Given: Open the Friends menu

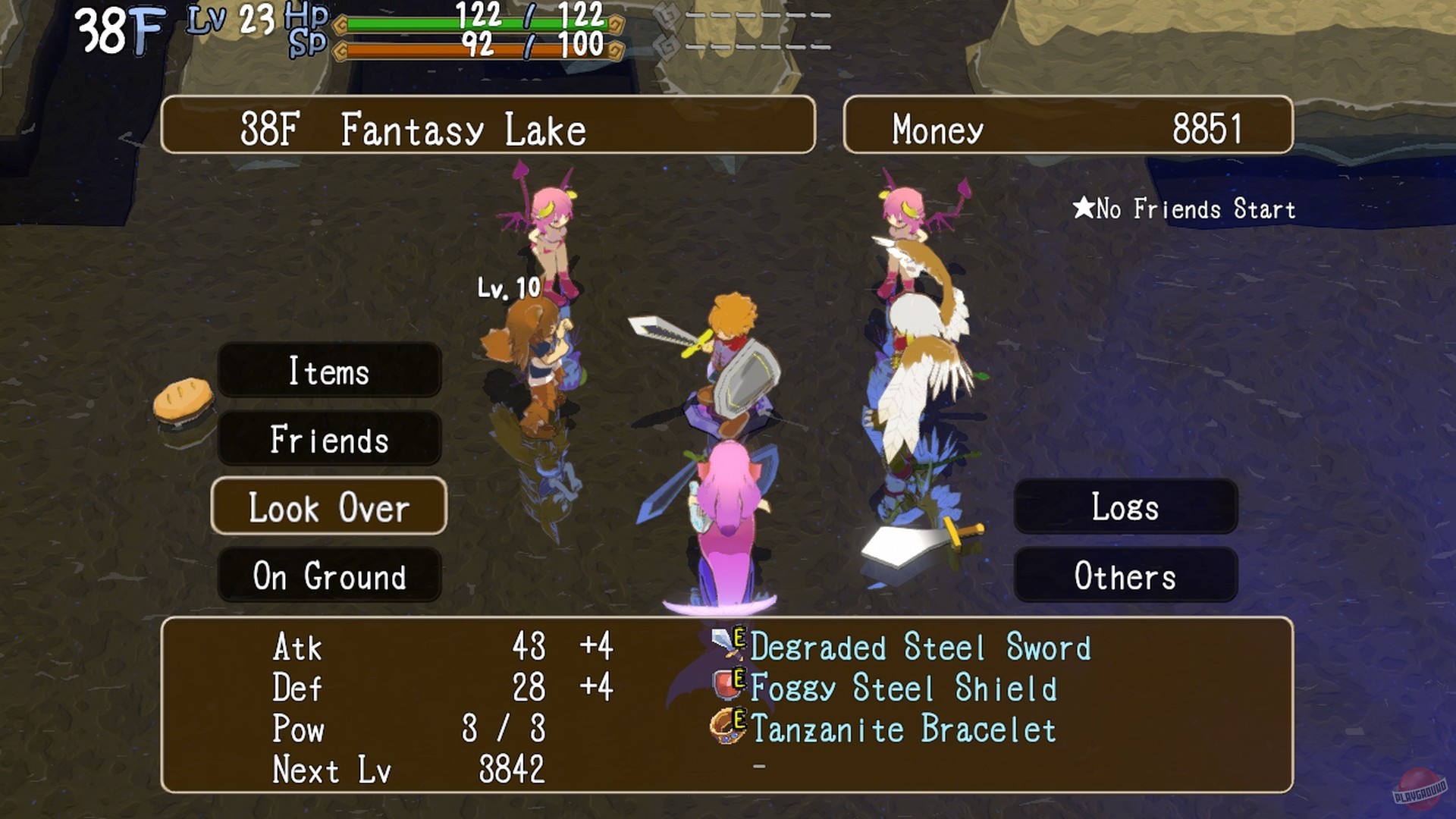Looking at the screenshot, I should tap(329, 439).
